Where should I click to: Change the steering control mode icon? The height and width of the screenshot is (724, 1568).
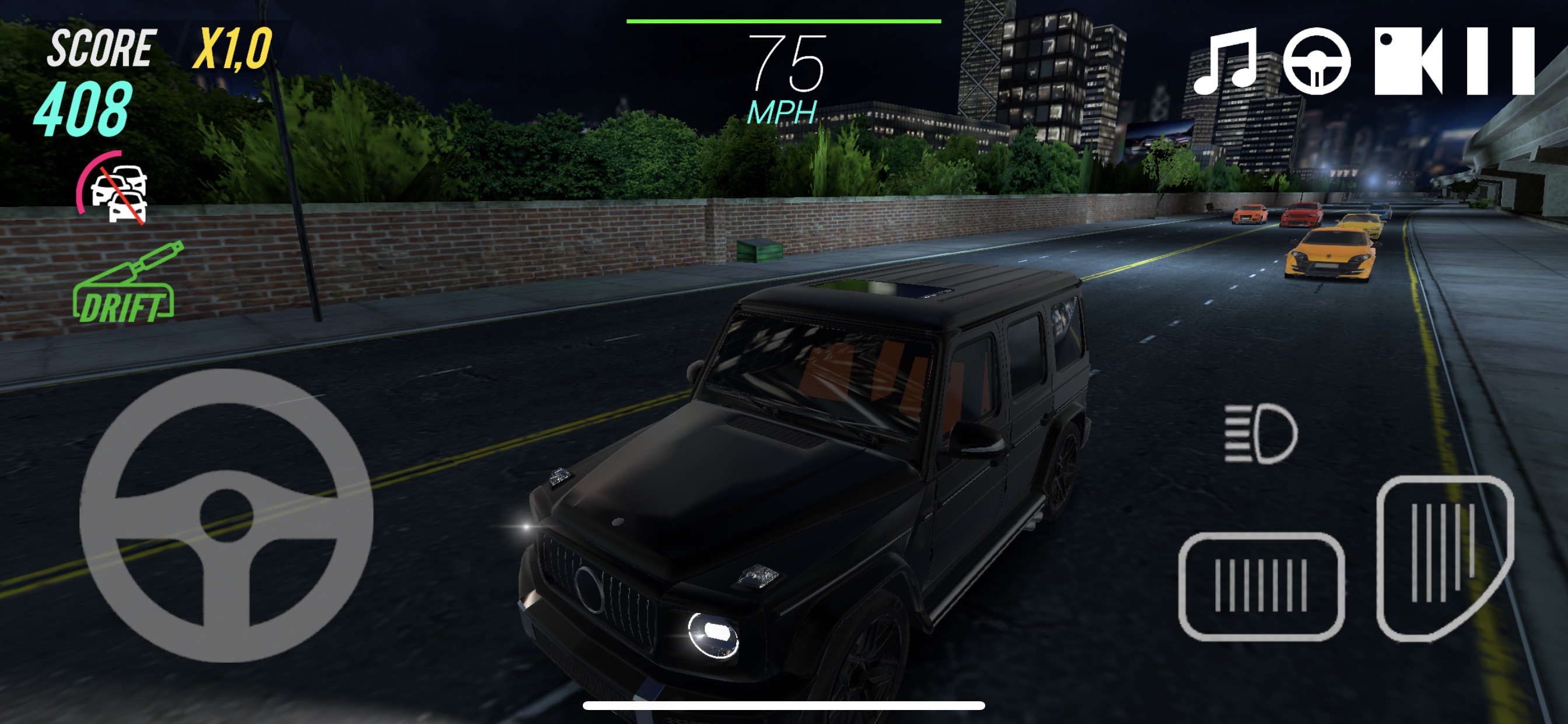[1317, 61]
